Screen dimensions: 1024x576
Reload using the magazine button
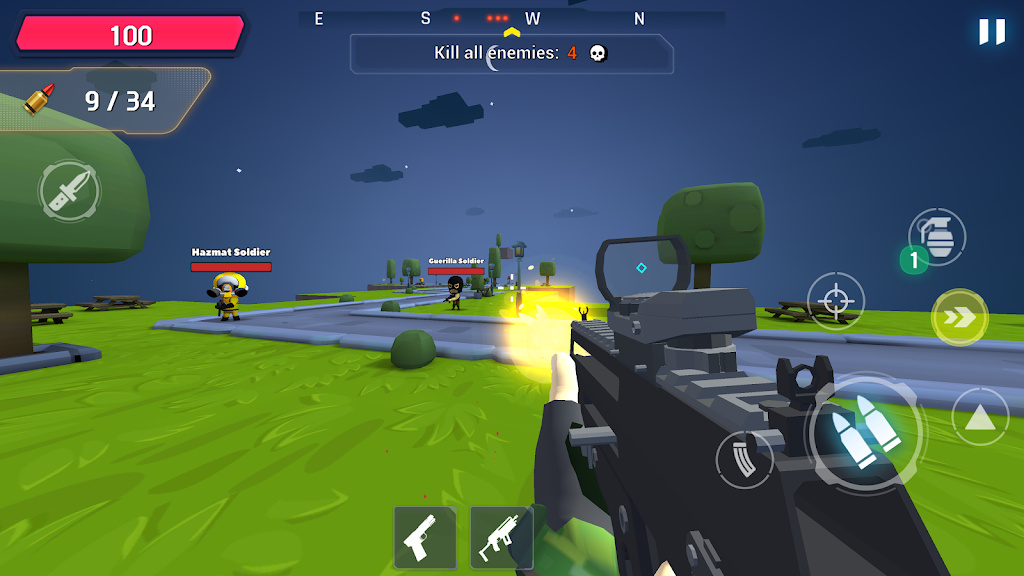click(x=744, y=459)
